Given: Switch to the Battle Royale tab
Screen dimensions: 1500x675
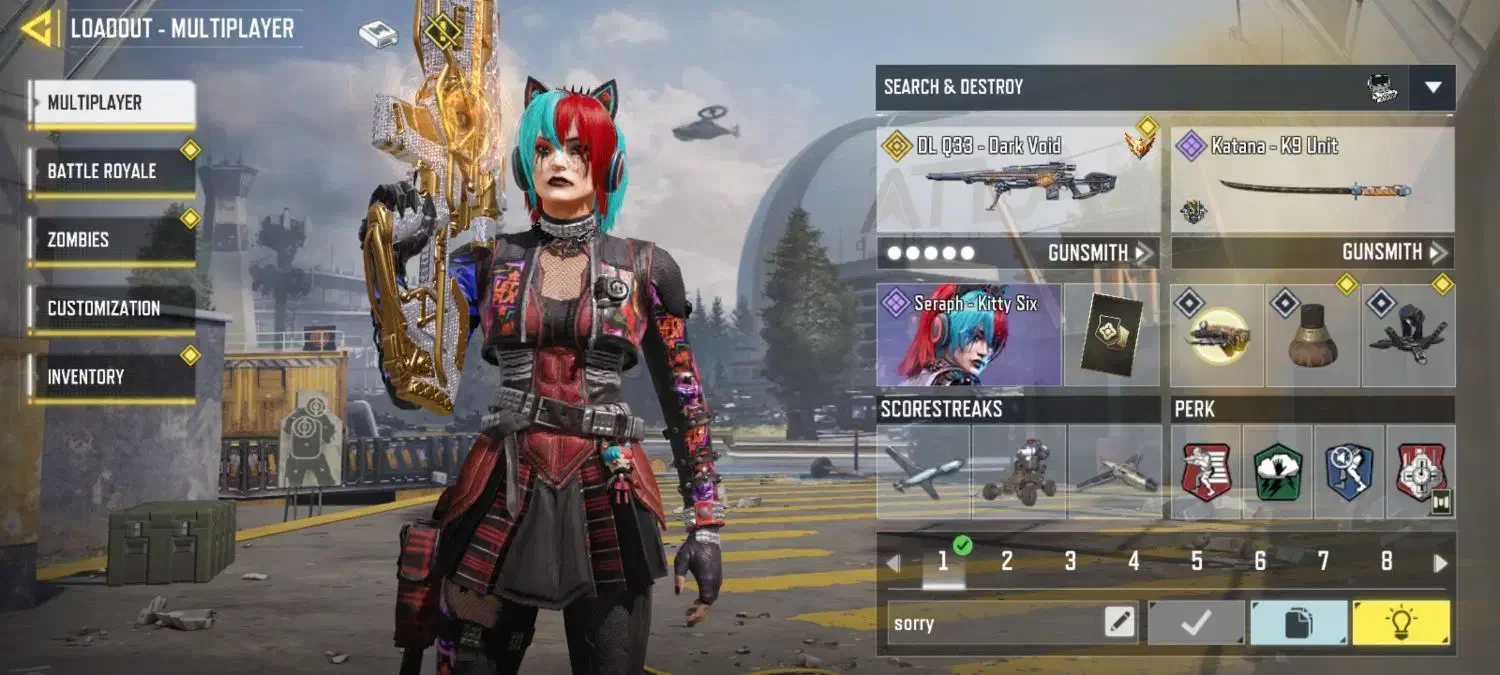Looking at the screenshot, I should coord(112,171).
